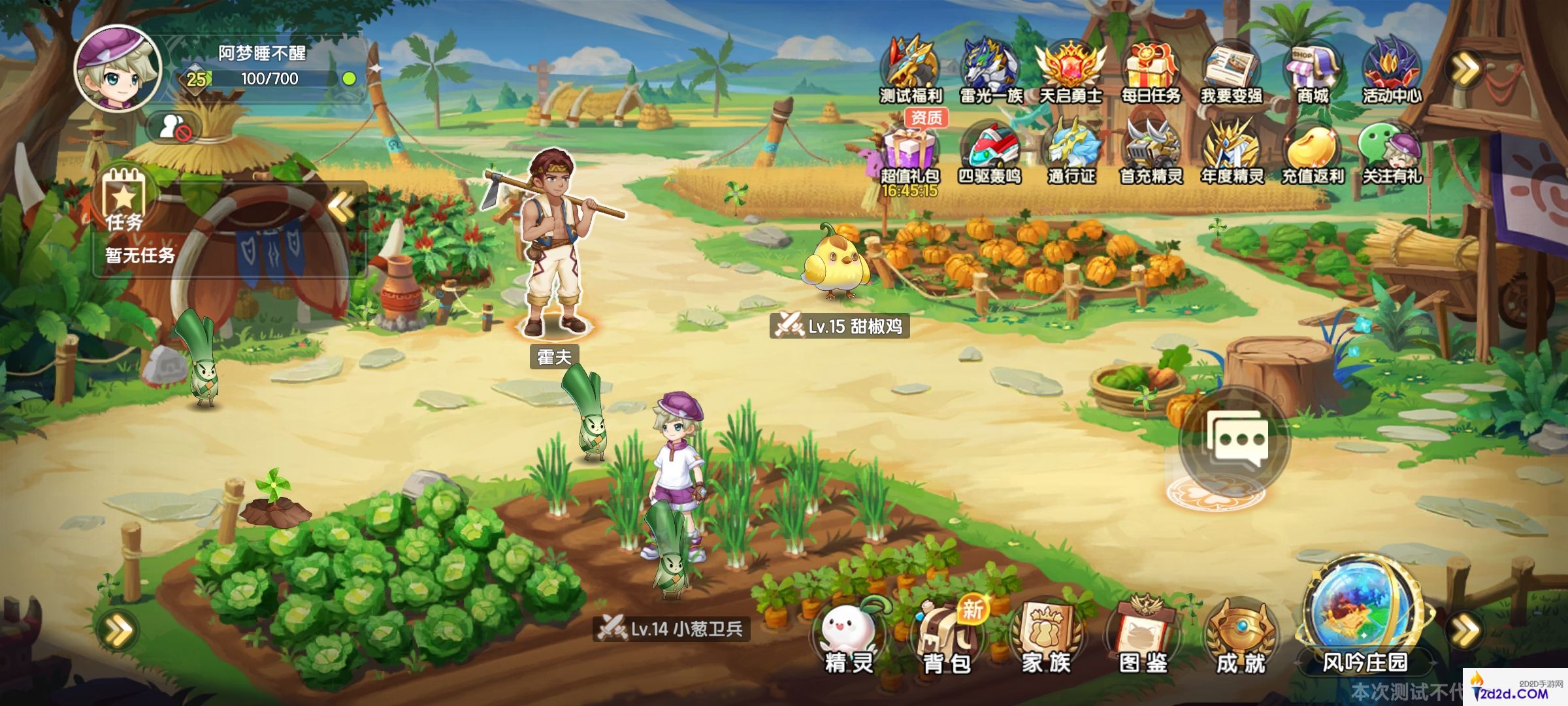The height and width of the screenshot is (706, 1568).
Task: Open the 四驱轰鸣 event
Action: tap(990, 152)
